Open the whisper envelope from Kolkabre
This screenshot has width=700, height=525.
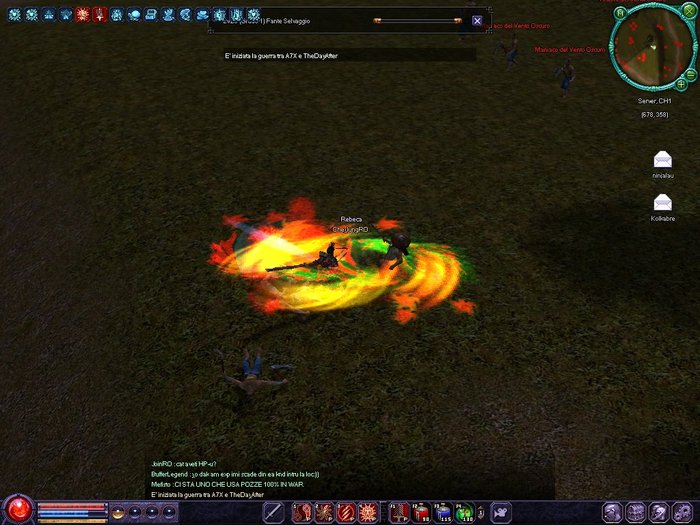click(x=662, y=203)
